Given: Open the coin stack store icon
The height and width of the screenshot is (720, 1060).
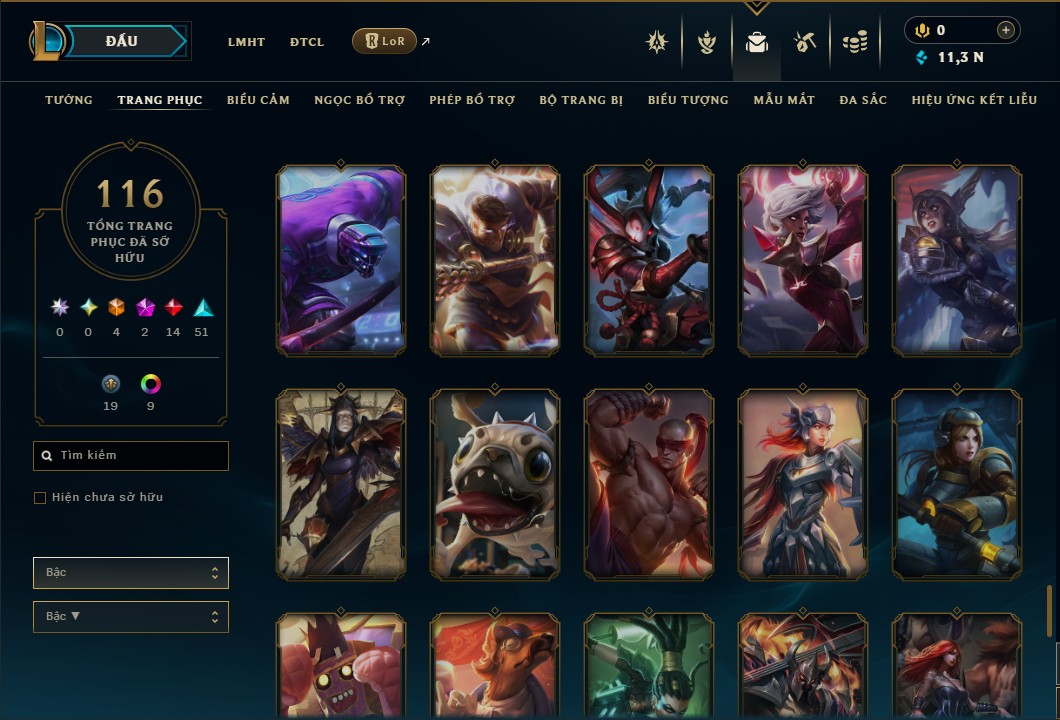Looking at the screenshot, I should [854, 42].
